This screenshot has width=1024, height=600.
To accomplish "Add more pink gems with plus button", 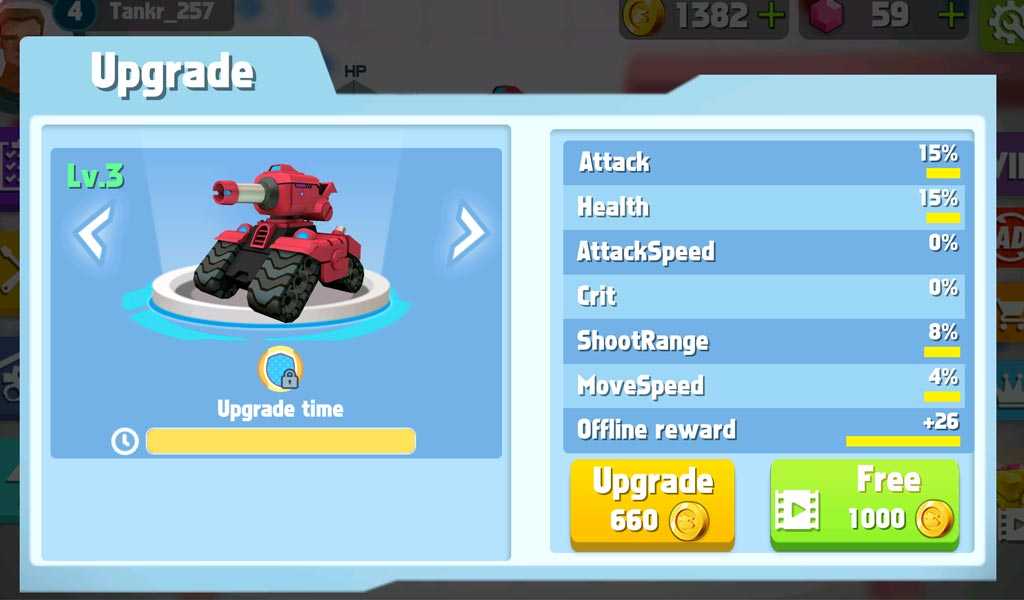I will (952, 15).
